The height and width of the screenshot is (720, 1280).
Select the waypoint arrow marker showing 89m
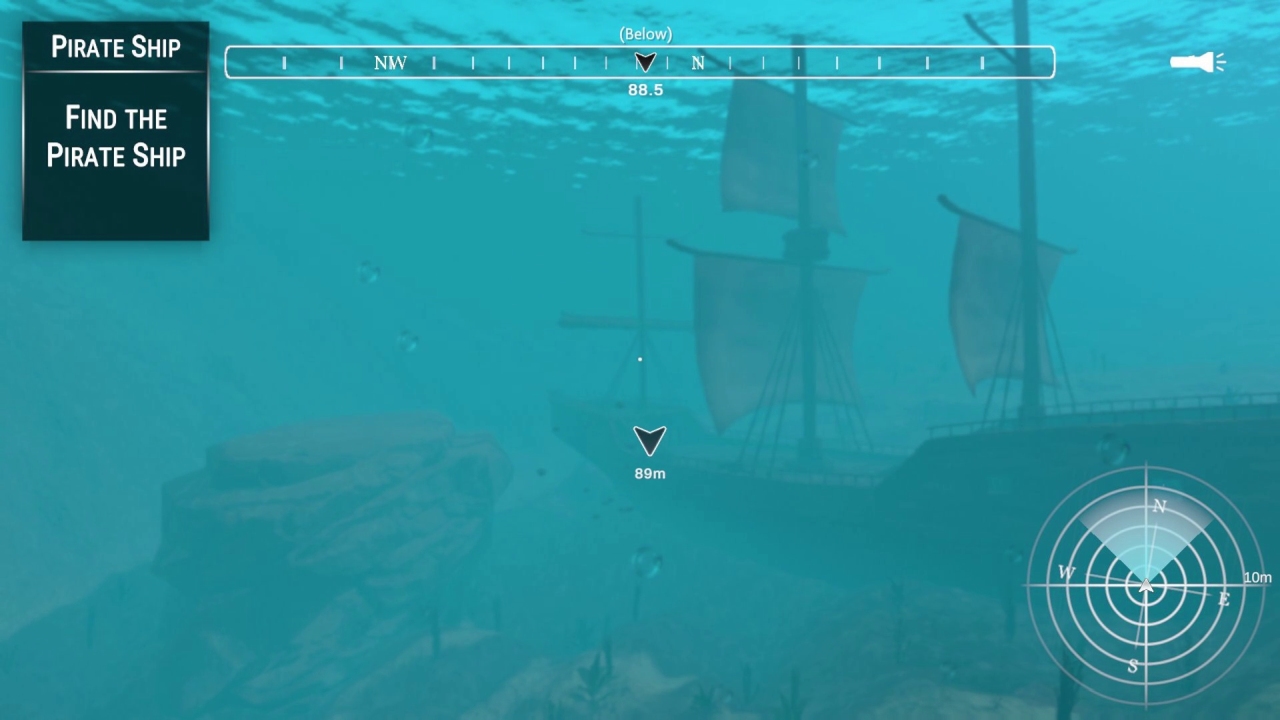[x=649, y=441]
